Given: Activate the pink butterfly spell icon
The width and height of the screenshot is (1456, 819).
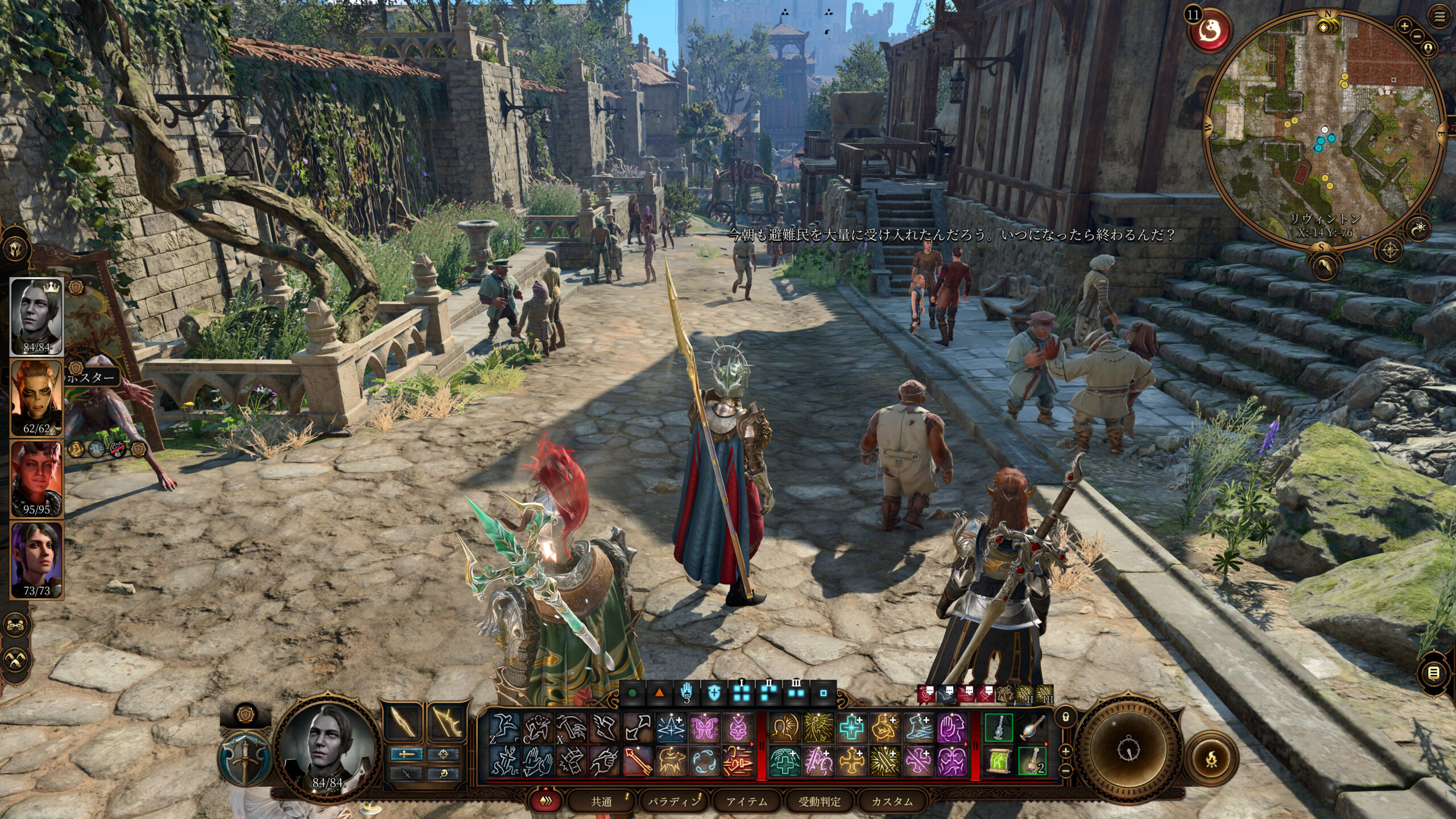Looking at the screenshot, I should (705, 728).
